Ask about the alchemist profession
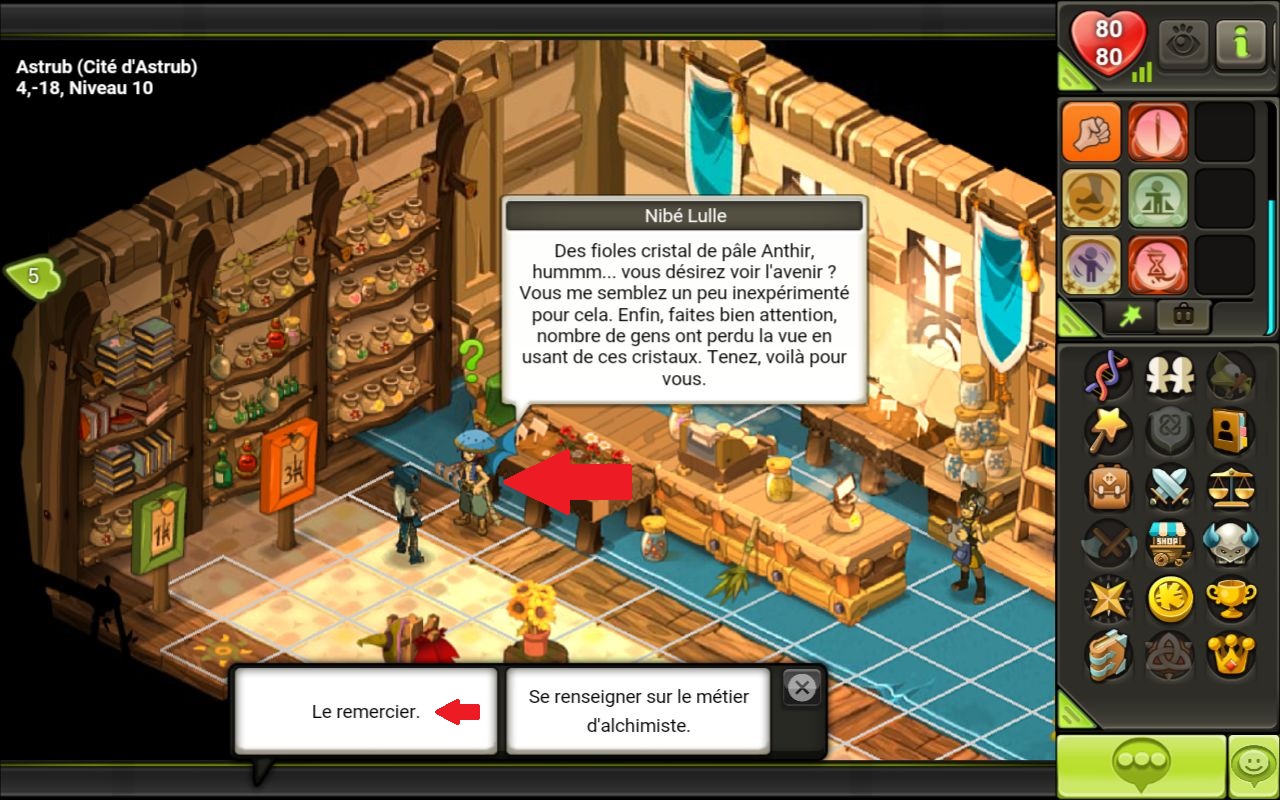This screenshot has width=1280, height=800. (638, 711)
